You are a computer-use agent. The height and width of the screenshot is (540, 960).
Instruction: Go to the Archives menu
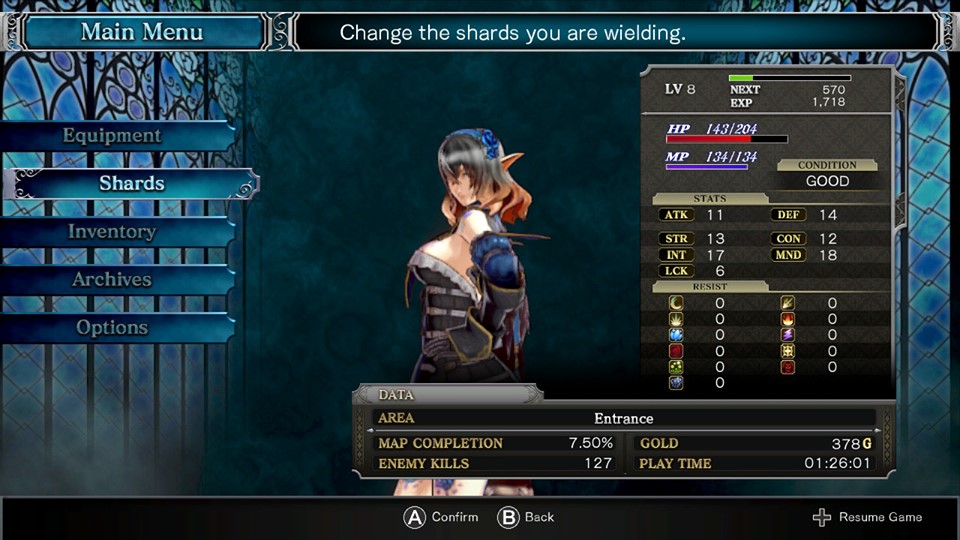point(112,280)
